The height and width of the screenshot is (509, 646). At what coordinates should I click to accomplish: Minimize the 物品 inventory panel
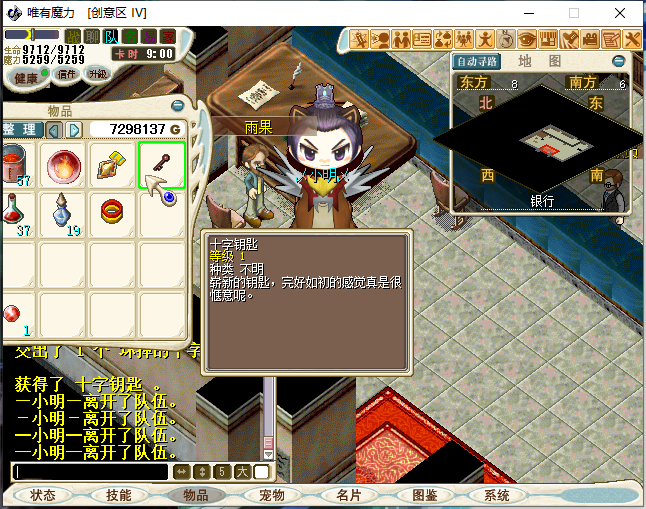[178, 105]
